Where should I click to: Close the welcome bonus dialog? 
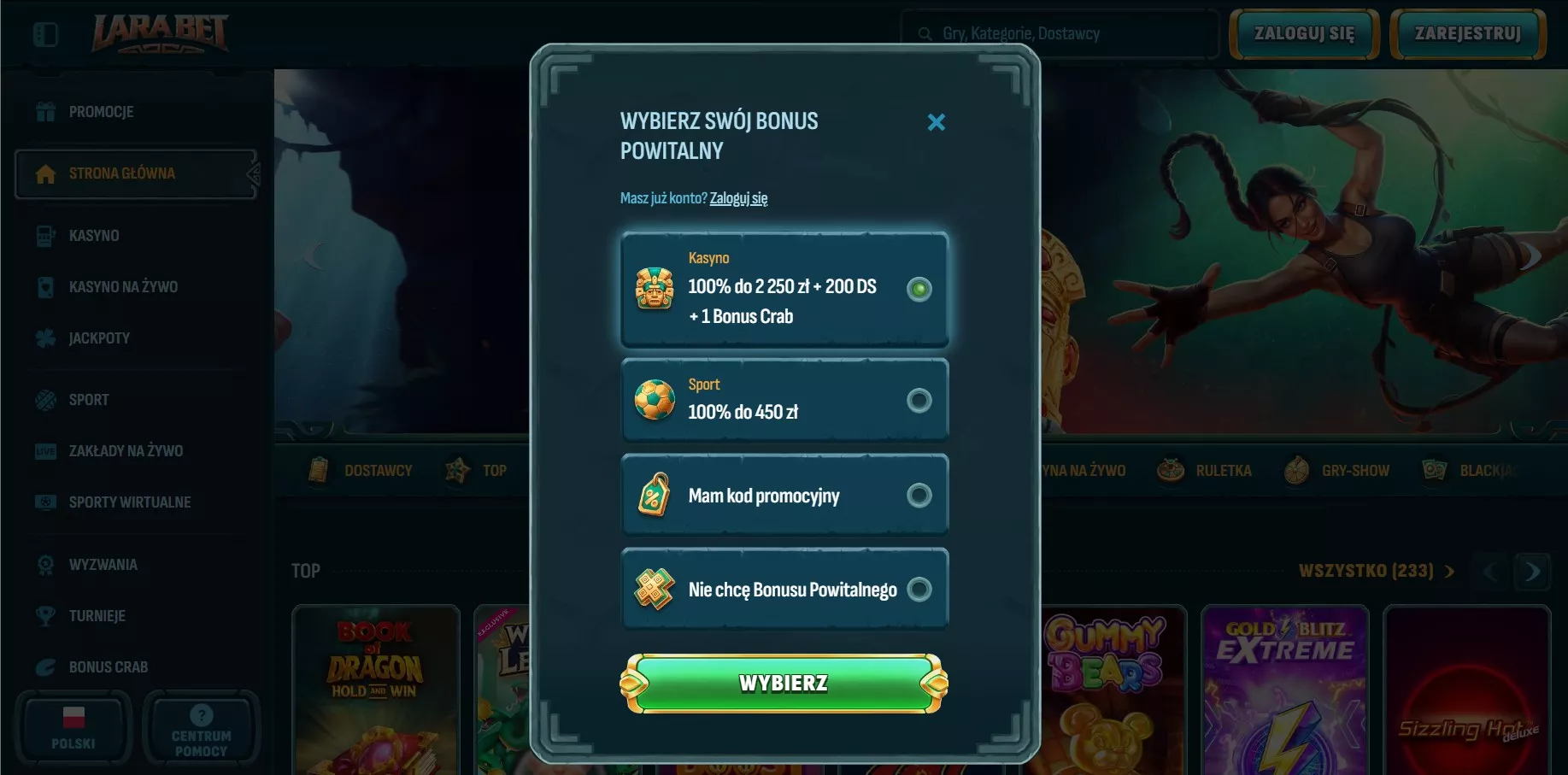937,122
